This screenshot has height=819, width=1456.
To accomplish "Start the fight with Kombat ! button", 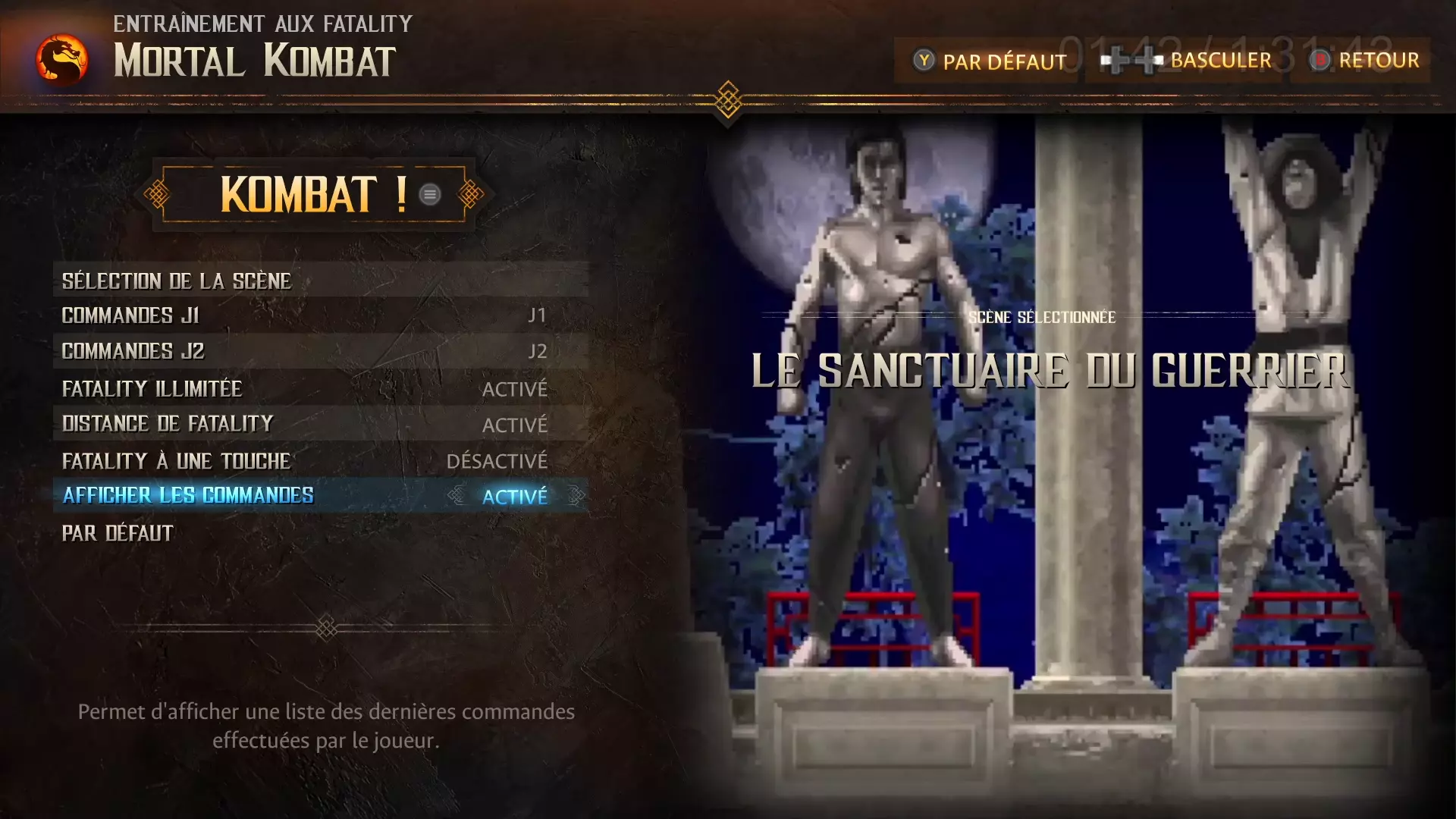I will click(313, 194).
